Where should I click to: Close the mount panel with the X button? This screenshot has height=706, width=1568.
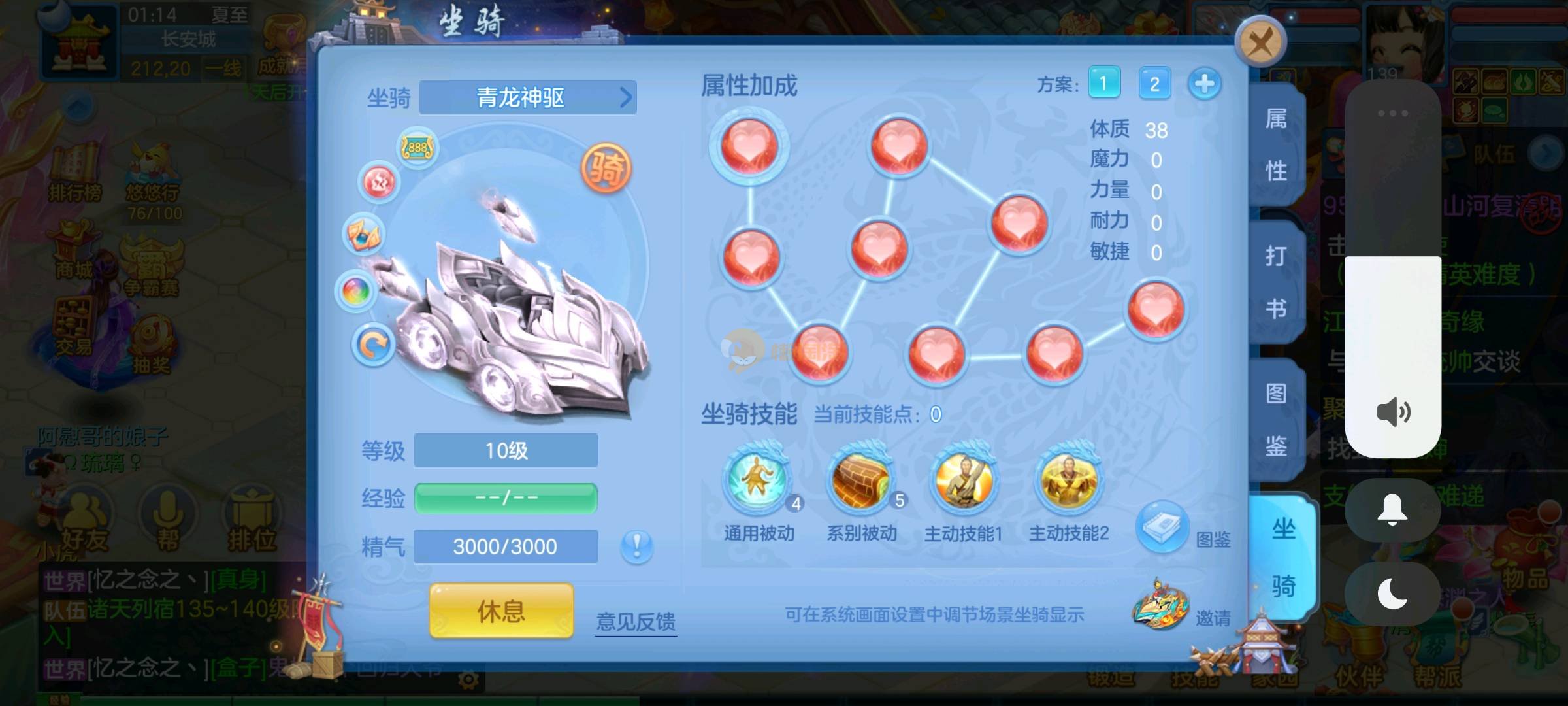[x=1260, y=43]
